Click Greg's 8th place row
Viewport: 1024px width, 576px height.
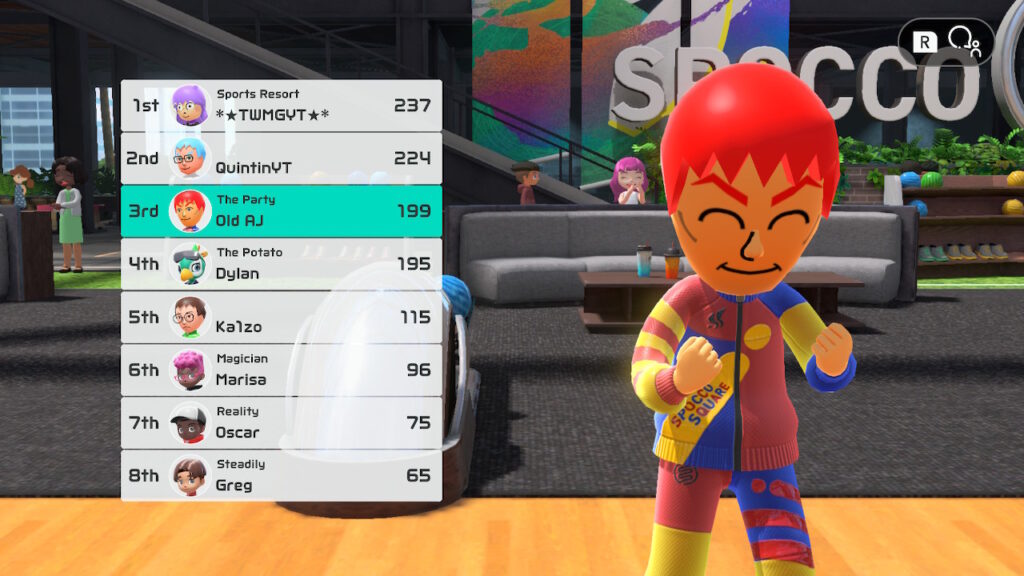click(x=281, y=476)
